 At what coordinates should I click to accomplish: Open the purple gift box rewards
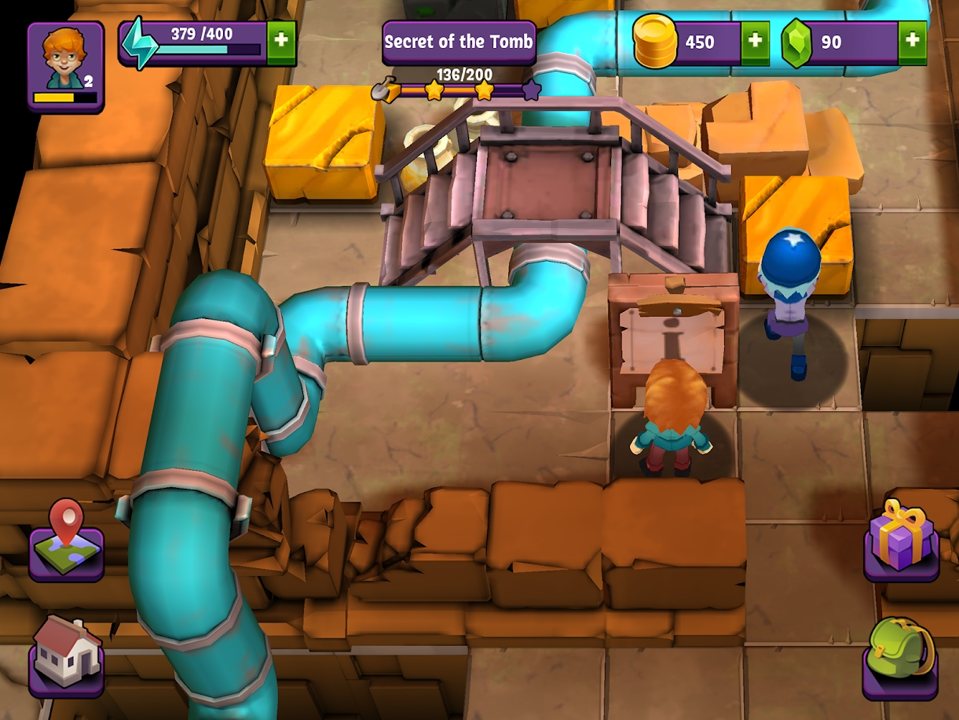(900, 542)
